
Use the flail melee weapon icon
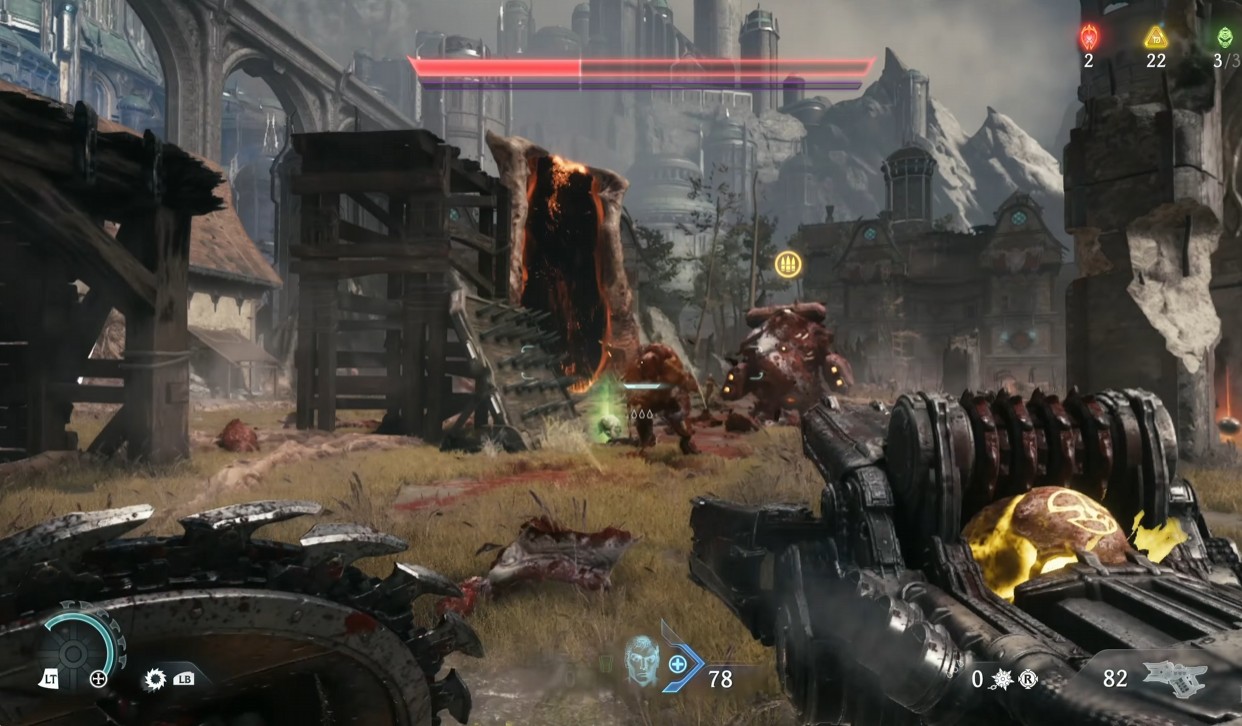1001,679
